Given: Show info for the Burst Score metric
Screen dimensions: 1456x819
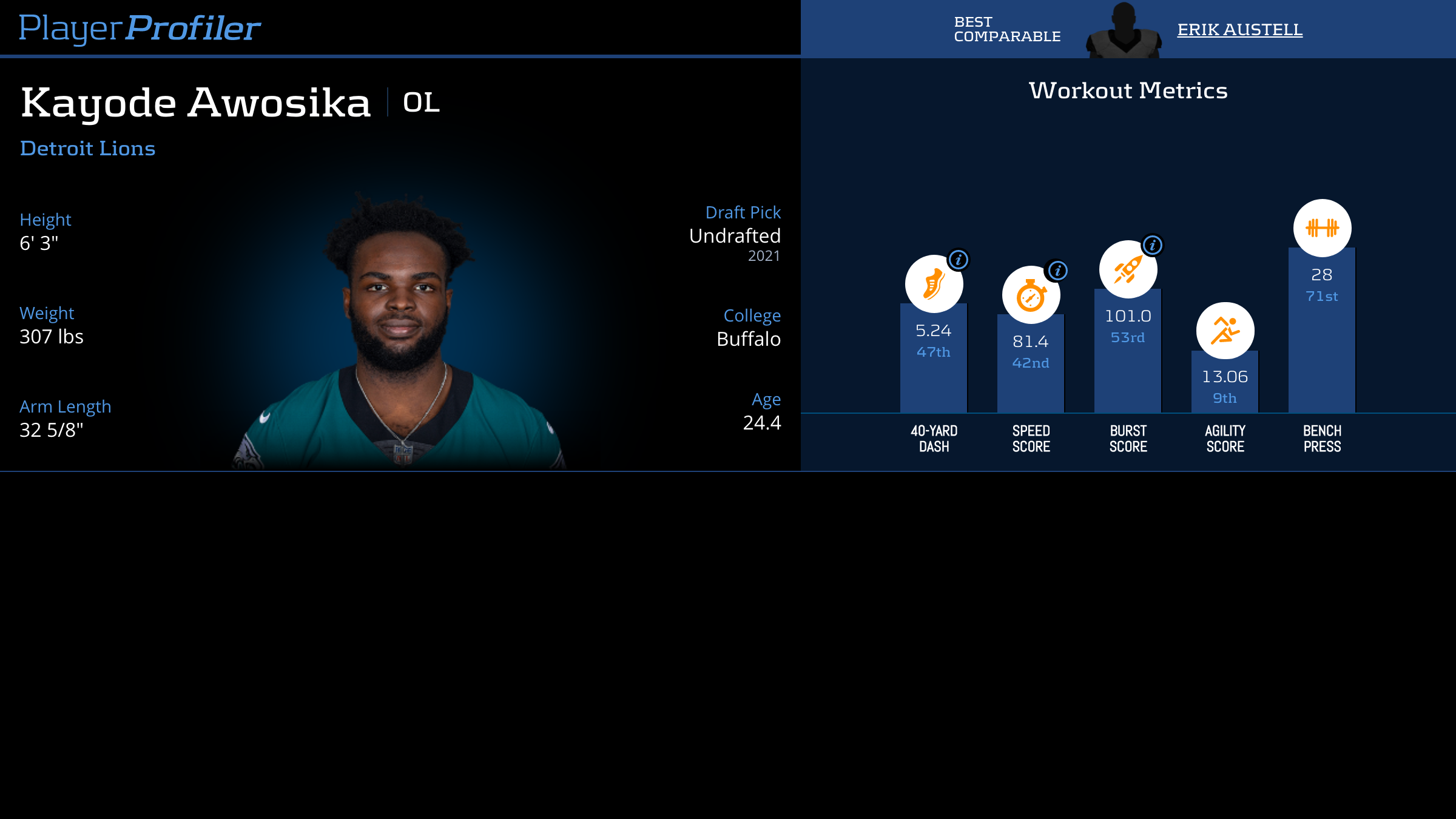Looking at the screenshot, I should pyautogui.click(x=1153, y=245).
